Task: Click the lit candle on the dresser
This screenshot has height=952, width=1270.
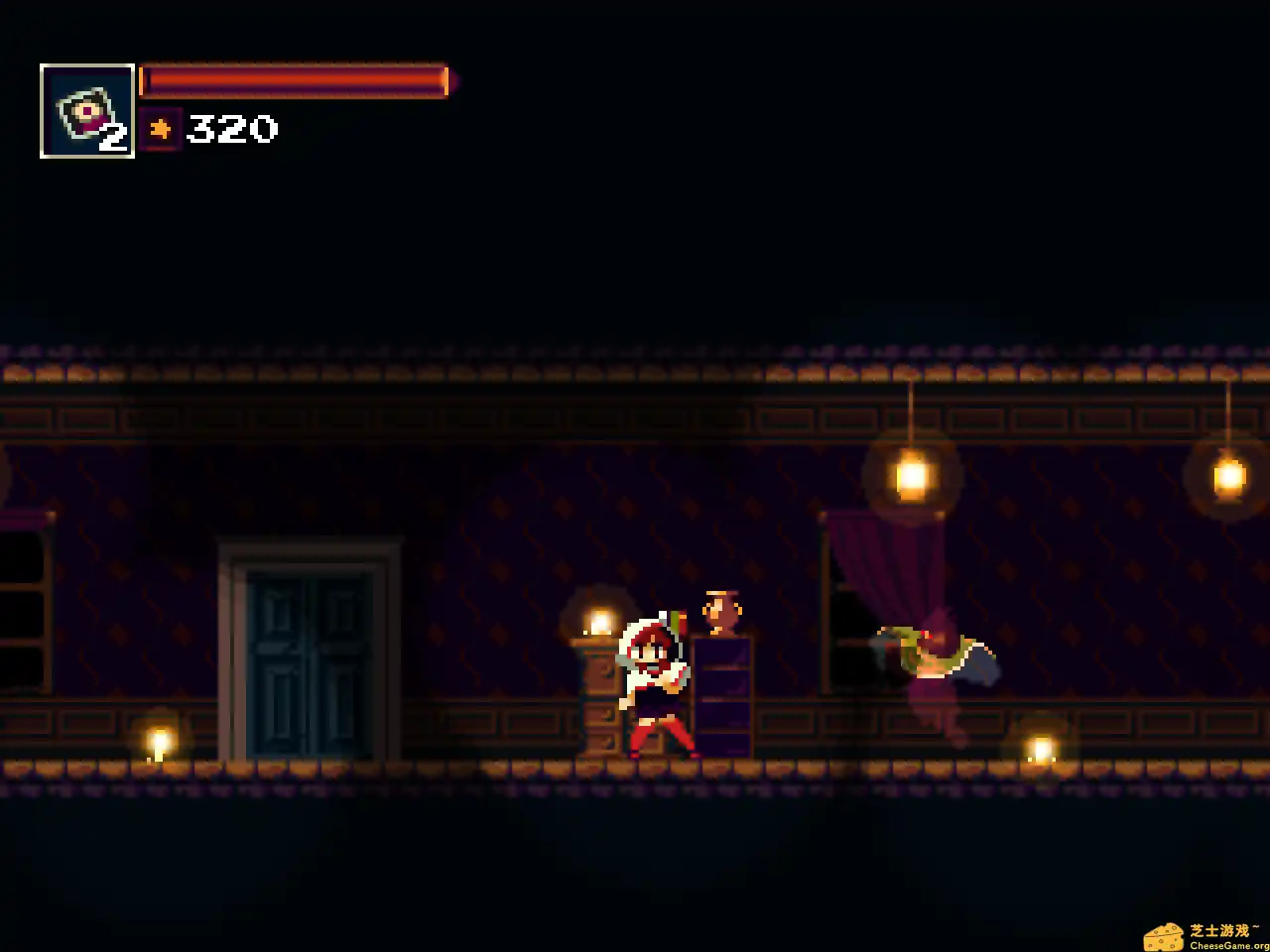Action: pyautogui.click(x=599, y=620)
